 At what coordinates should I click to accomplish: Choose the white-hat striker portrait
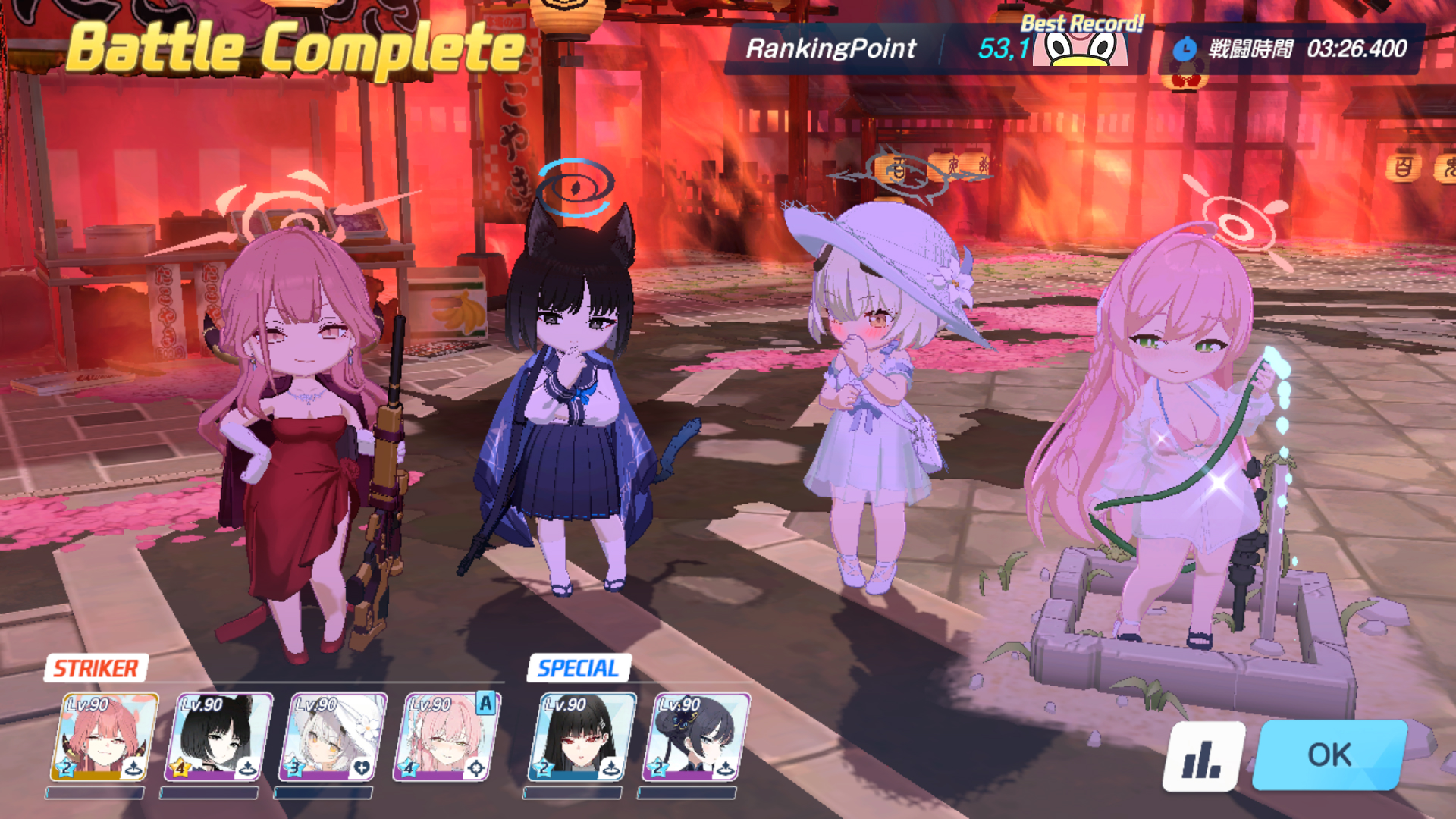[x=332, y=737]
